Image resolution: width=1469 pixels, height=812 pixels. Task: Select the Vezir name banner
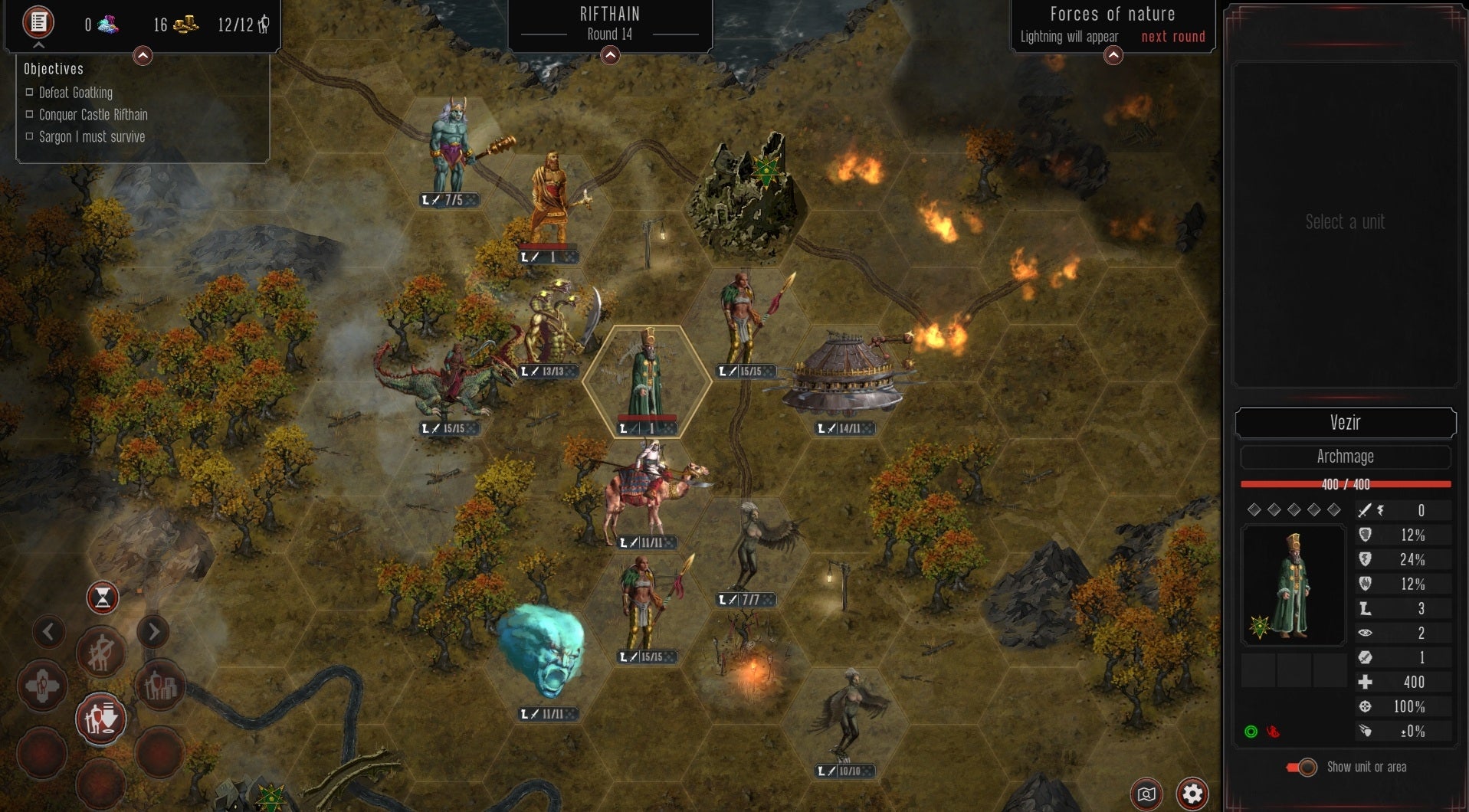pos(1346,423)
